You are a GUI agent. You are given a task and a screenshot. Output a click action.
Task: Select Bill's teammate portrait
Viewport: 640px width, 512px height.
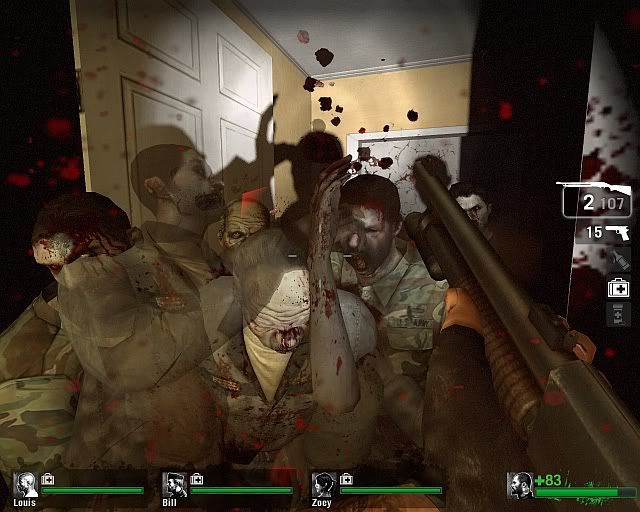174,485
